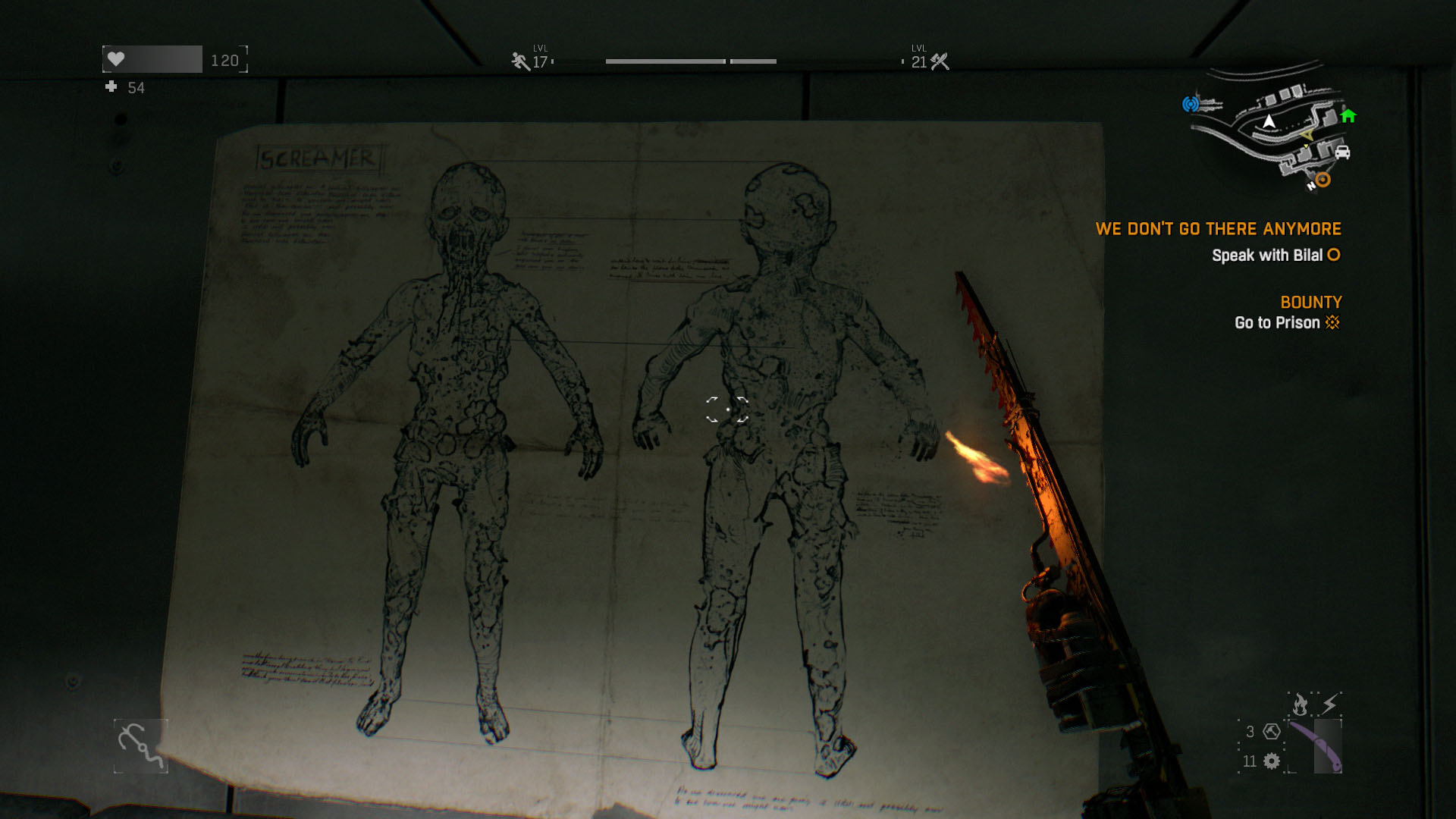Viewport: 1456px width, 819px height.
Task: Click the power level 21 icon
Action: point(940,61)
